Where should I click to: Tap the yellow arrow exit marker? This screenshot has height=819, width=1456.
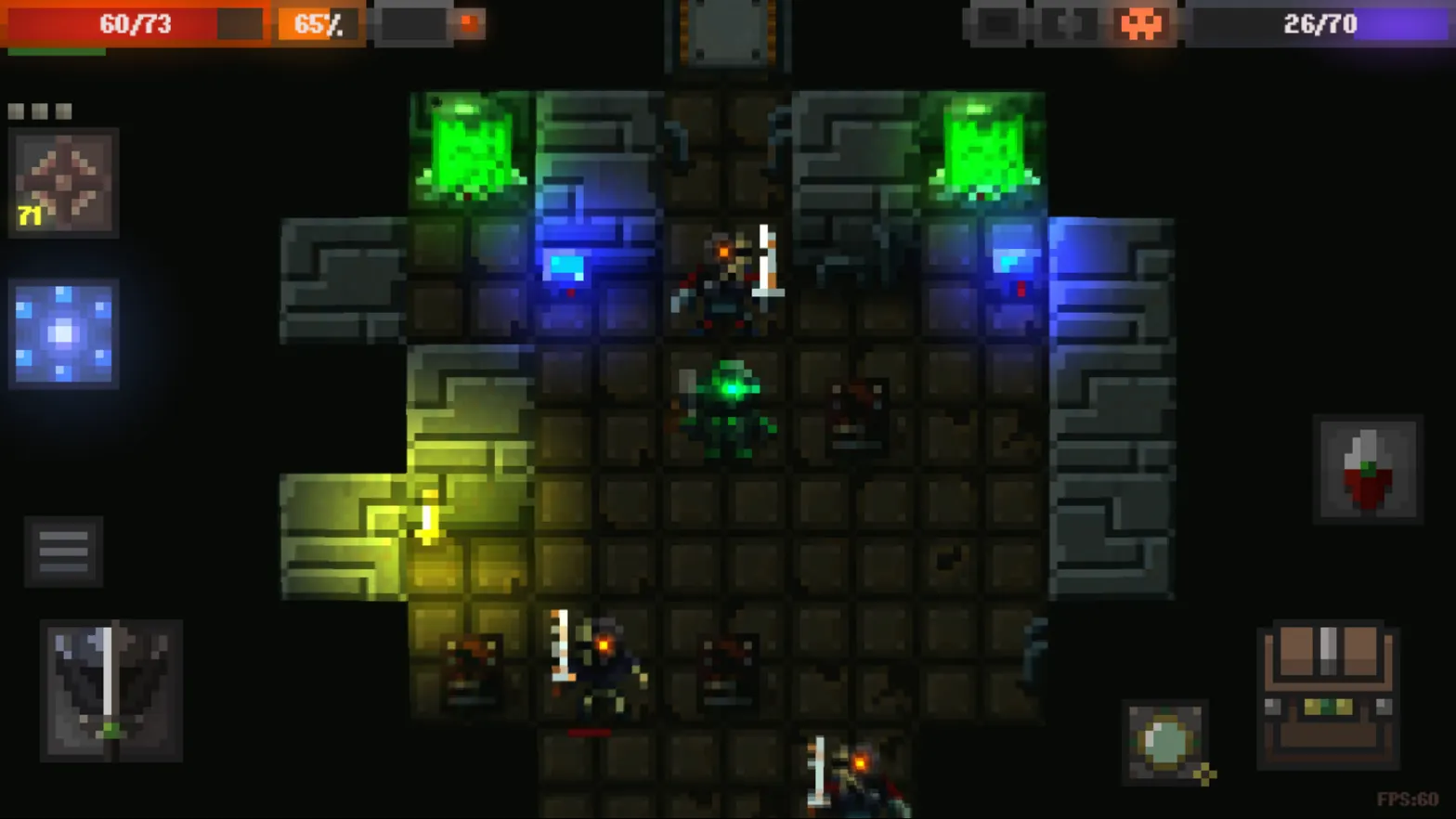pos(427,515)
